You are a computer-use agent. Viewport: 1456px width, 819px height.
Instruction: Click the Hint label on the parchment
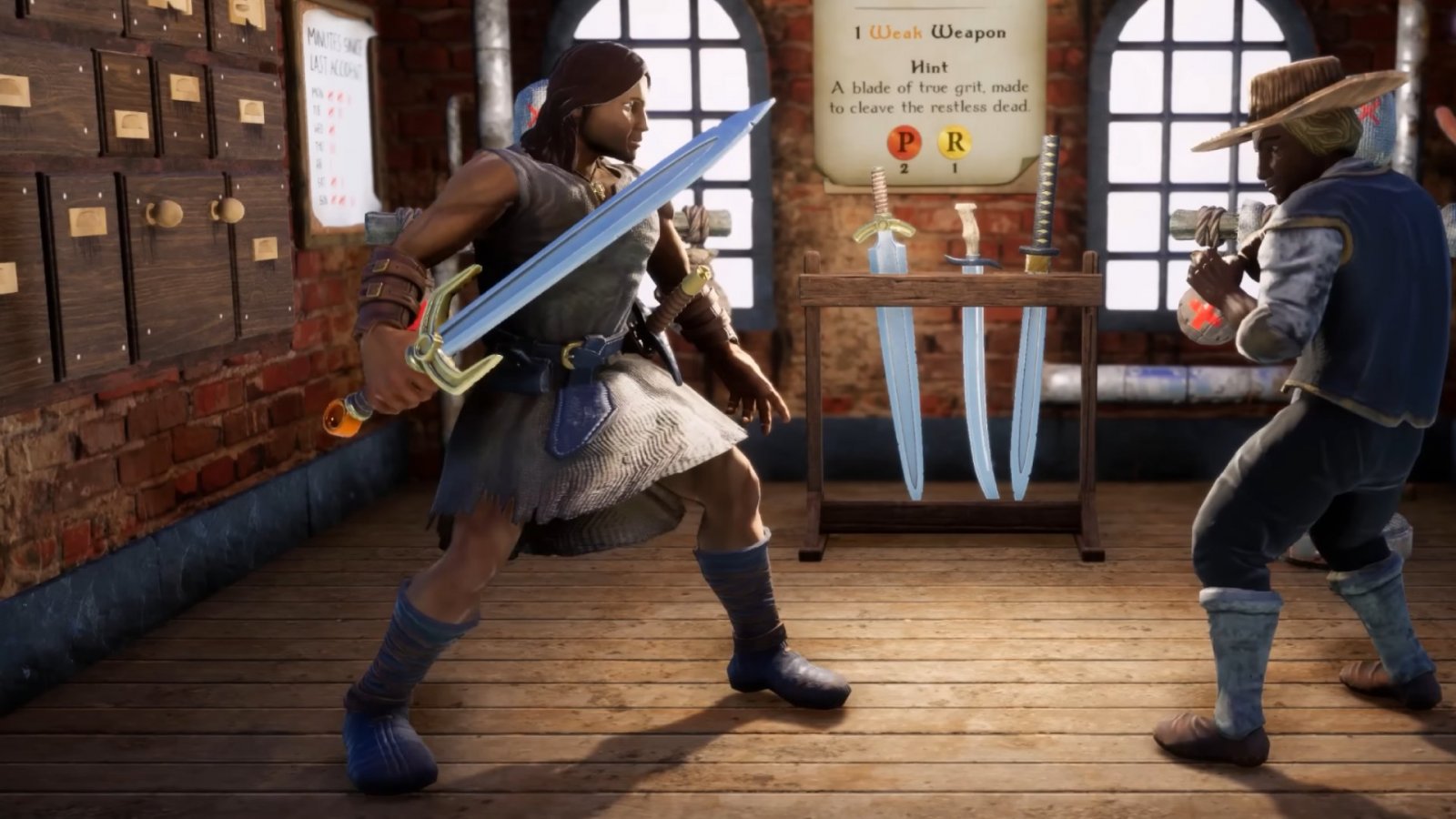pos(930,67)
